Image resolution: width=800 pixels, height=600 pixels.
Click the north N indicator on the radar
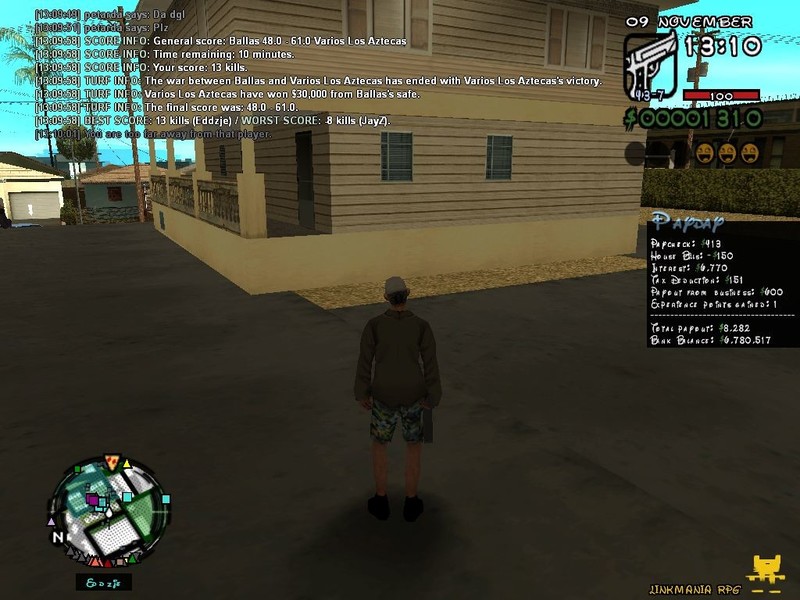click(59, 537)
